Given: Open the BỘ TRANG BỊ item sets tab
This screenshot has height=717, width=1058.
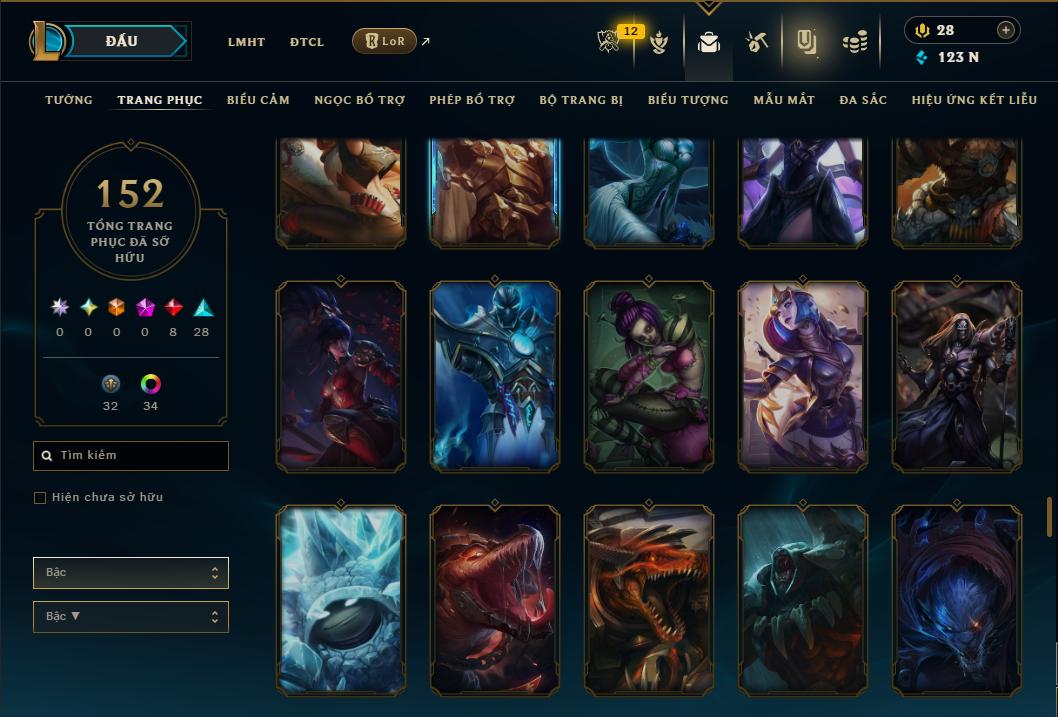Looking at the screenshot, I should pos(581,100).
